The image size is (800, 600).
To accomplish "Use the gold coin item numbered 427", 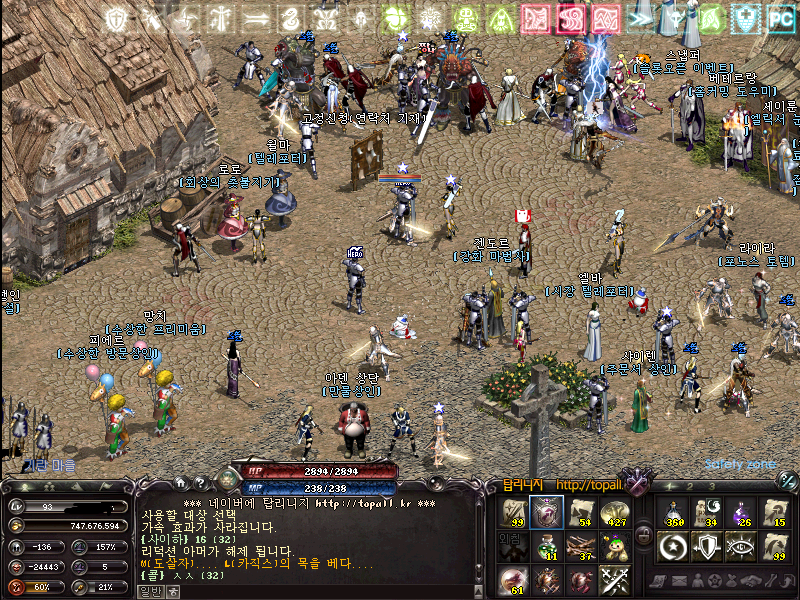I will coord(614,512).
